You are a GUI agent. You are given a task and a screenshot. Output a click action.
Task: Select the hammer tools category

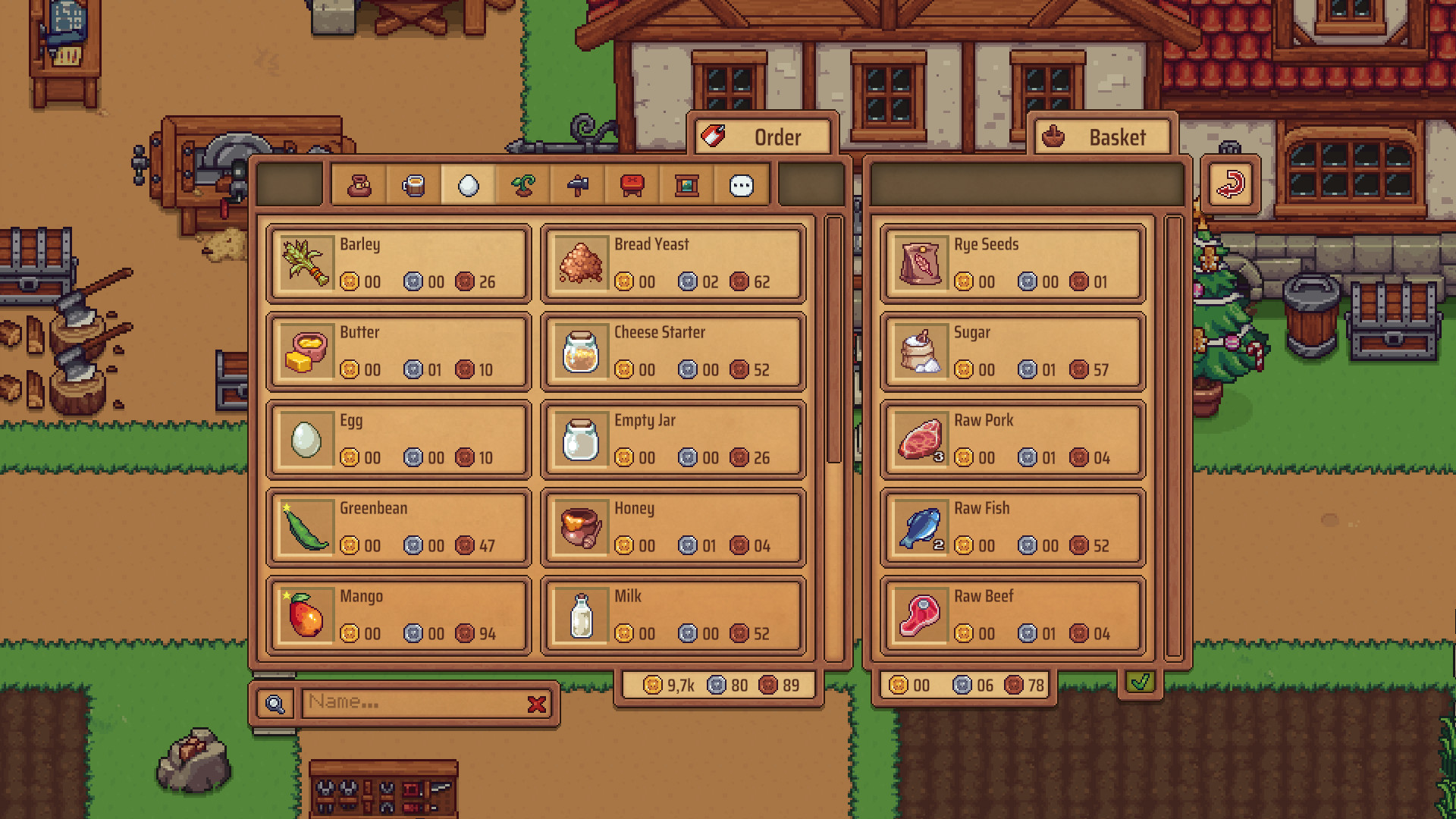(577, 184)
